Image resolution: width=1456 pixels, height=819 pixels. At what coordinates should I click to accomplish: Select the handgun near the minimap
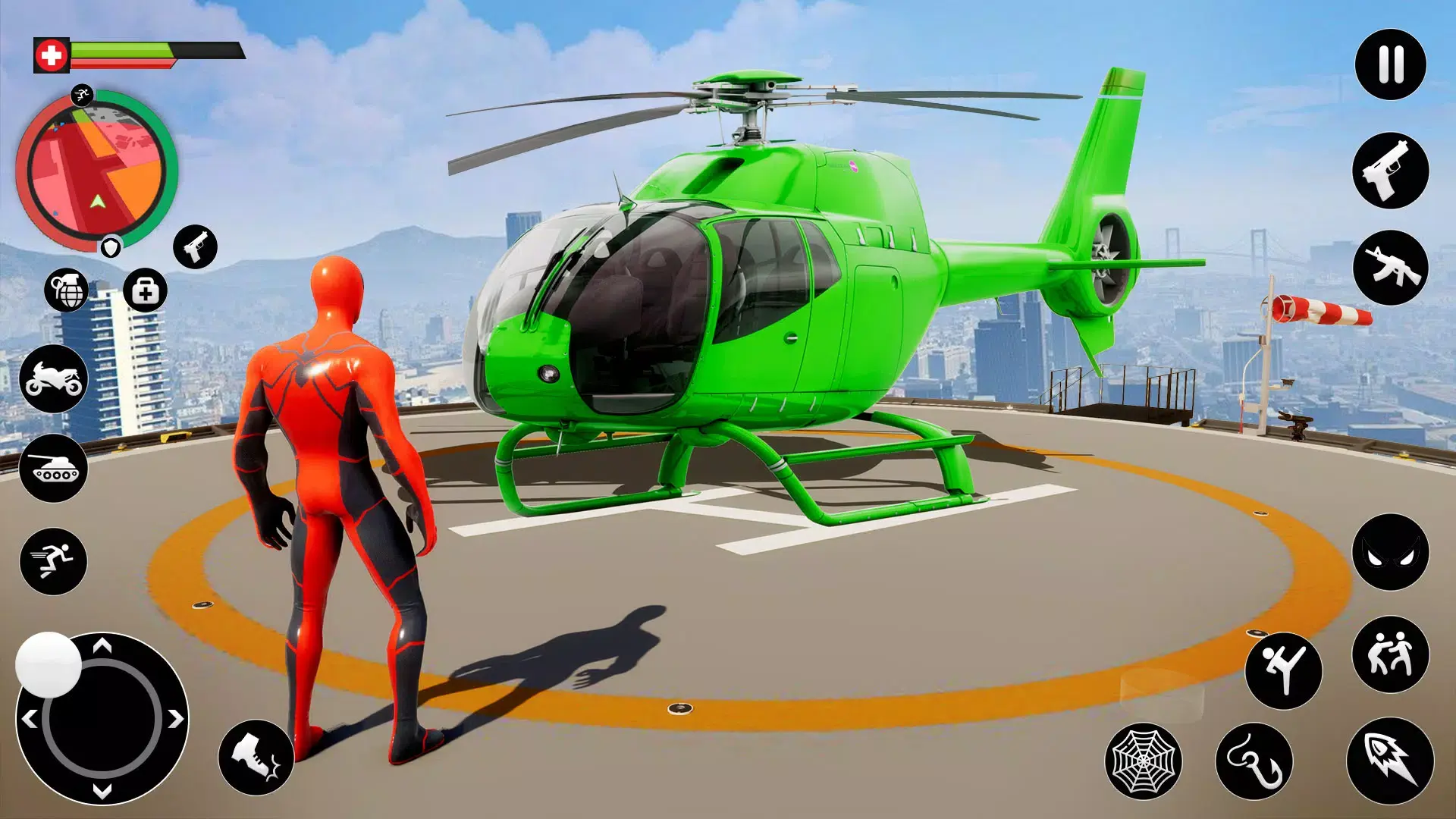tap(195, 246)
